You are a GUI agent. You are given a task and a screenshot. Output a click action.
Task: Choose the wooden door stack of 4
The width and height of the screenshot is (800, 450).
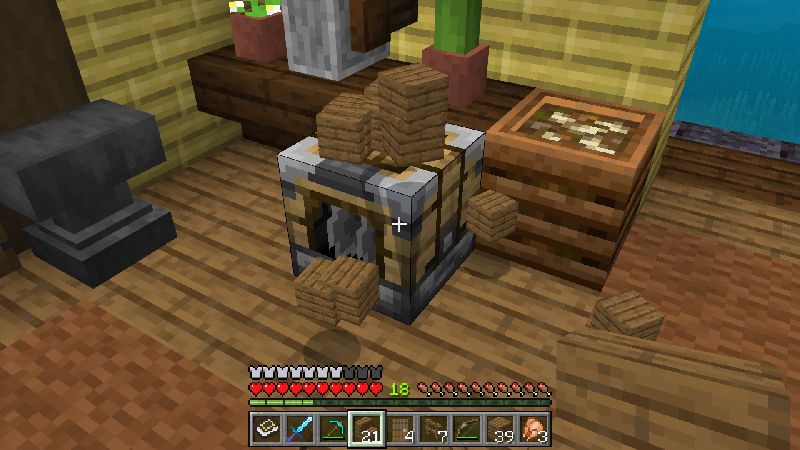[400, 429]
